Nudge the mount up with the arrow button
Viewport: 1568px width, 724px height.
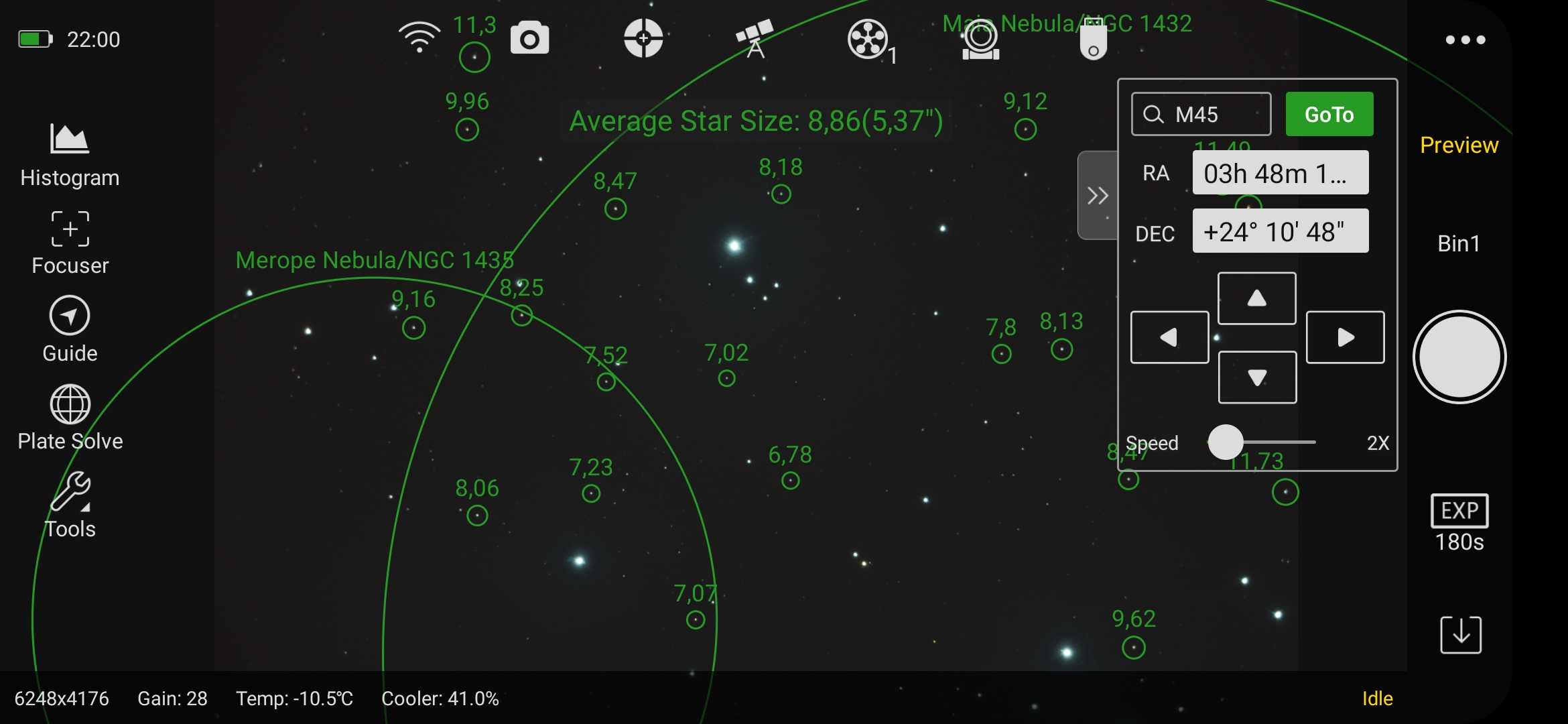(1256, 297)
